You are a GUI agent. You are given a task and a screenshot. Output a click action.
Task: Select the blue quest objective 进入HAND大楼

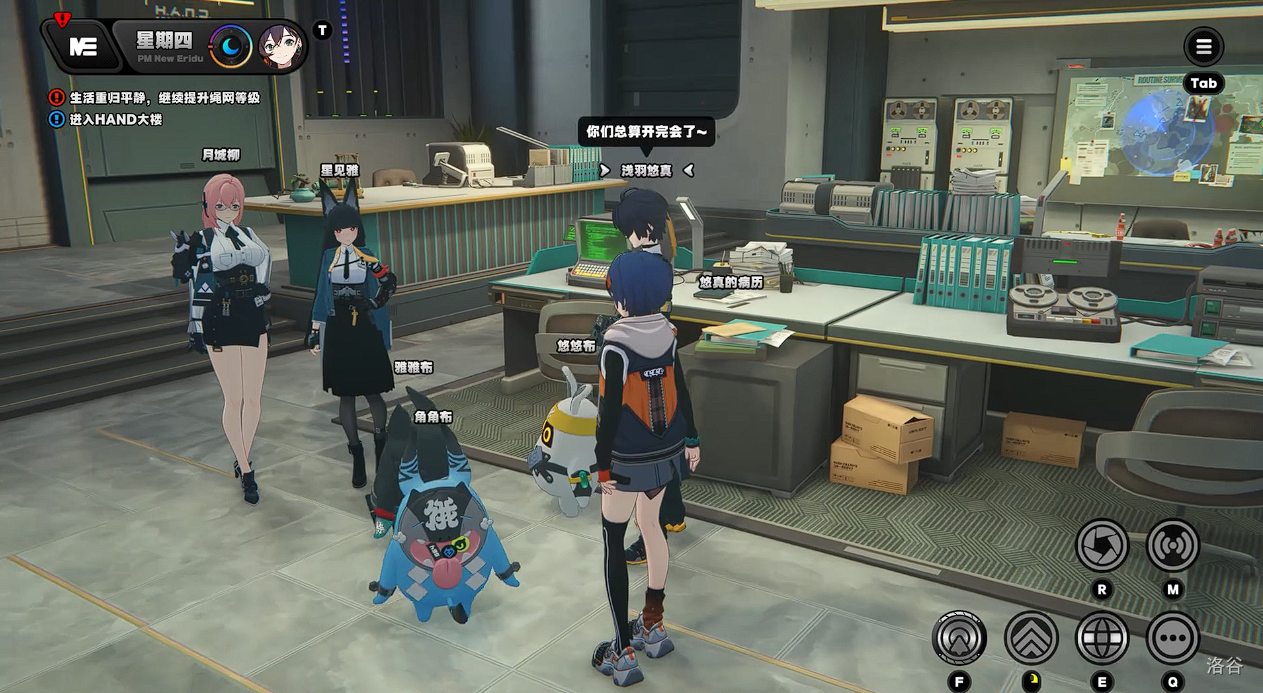pos(115,120)
